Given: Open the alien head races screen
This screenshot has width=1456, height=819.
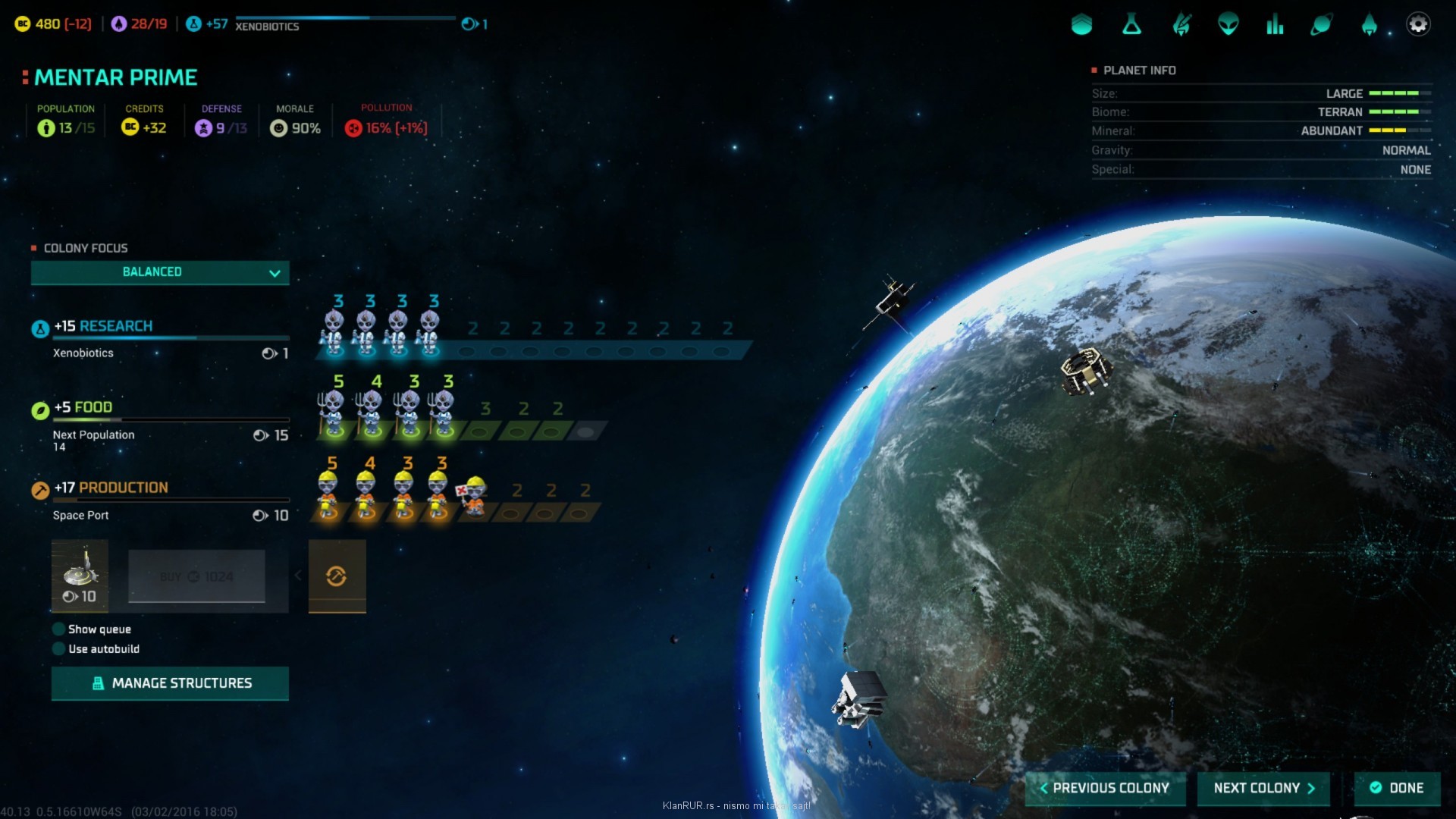Looking at the screenshot, I should tap(1228, 25).
